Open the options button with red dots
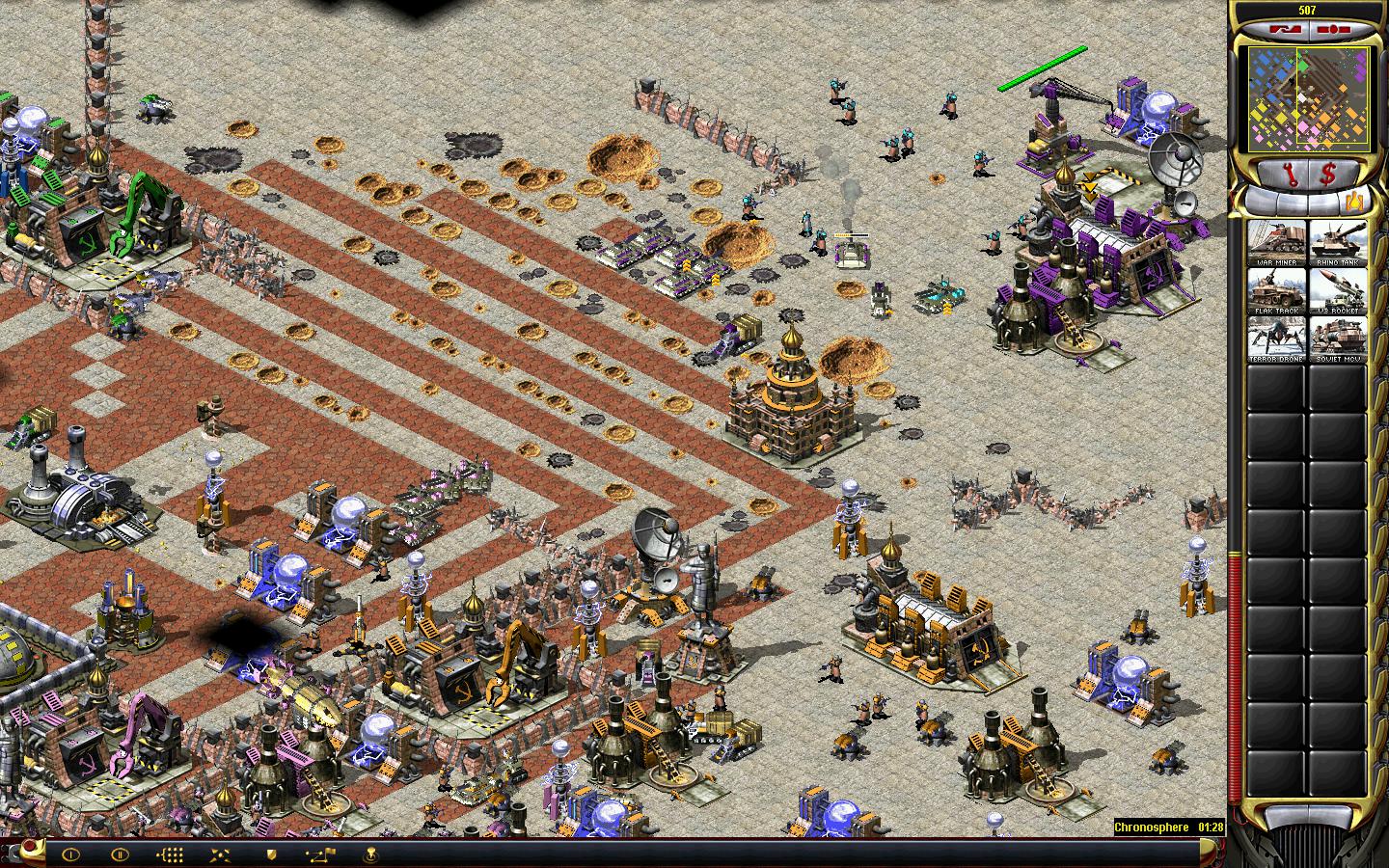 point(1333,30)
